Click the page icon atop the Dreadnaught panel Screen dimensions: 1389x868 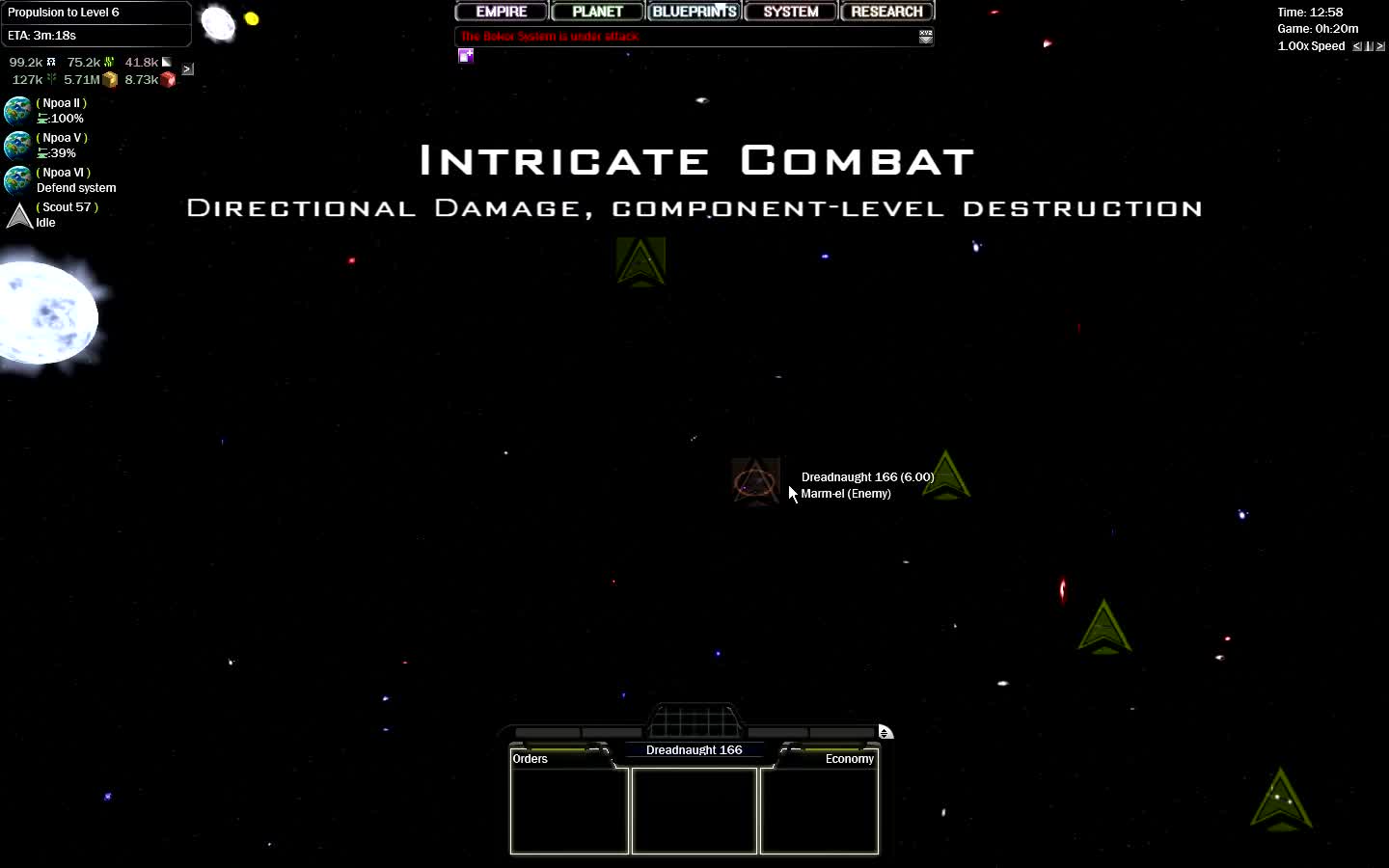[x=886, y=732]
